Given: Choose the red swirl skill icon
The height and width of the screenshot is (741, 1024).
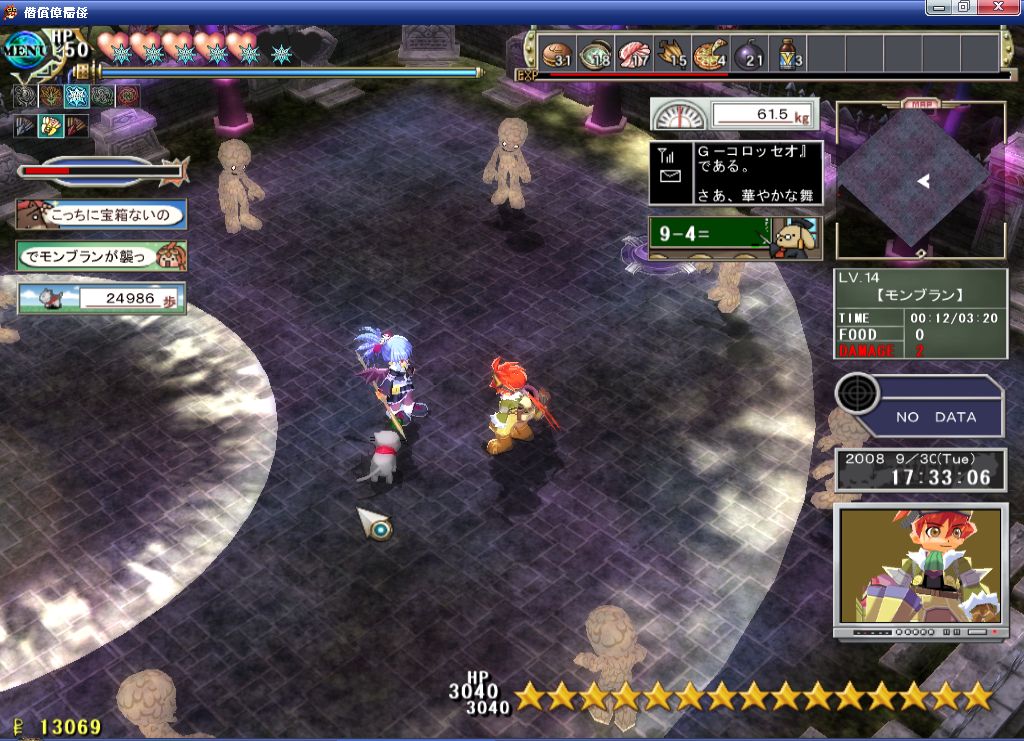Looking at the screenshot, I should tap(128, 97).
